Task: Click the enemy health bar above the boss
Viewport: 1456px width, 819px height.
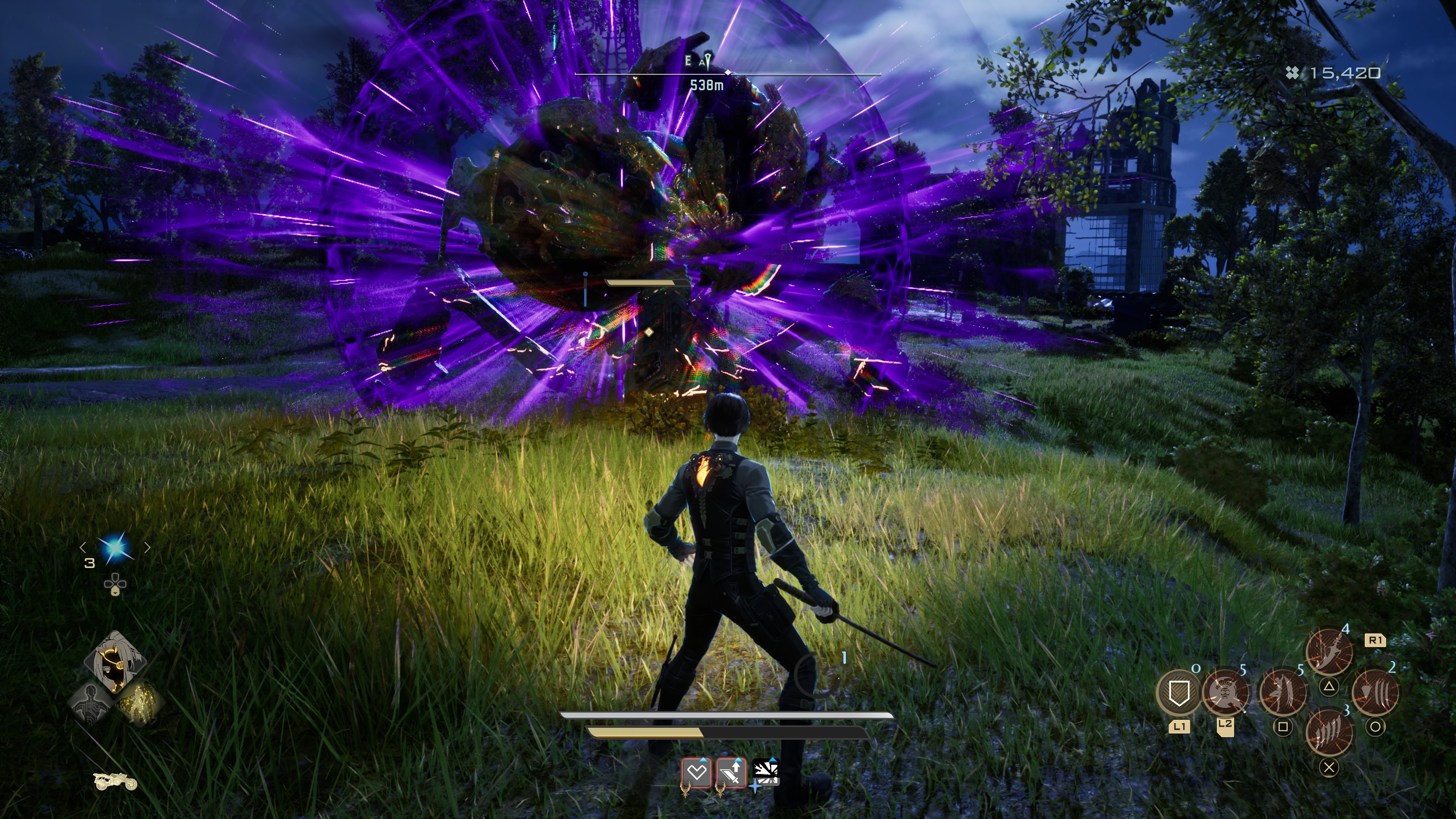Action: [728, 74]
